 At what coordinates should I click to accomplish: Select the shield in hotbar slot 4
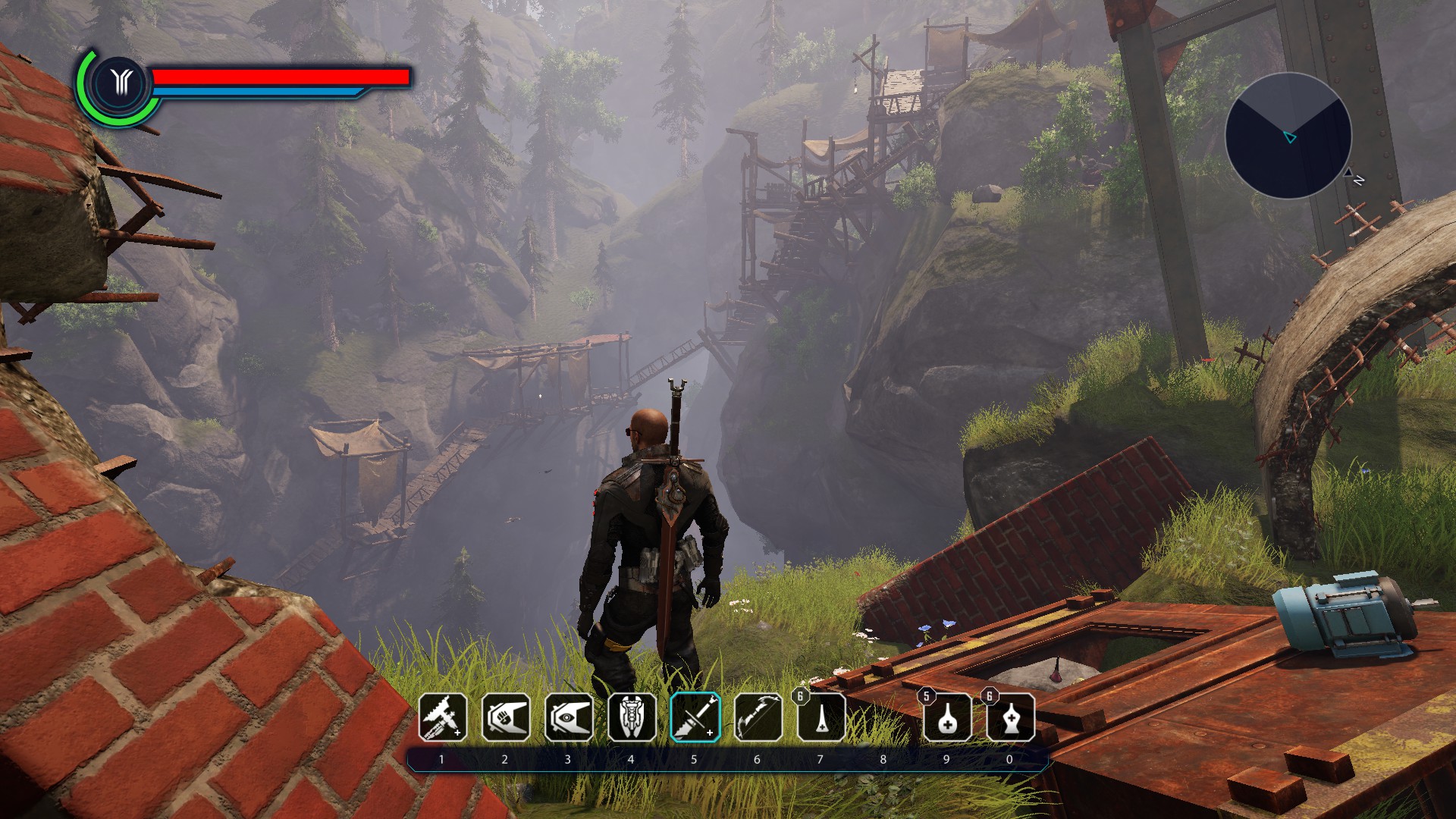[632, 717]
